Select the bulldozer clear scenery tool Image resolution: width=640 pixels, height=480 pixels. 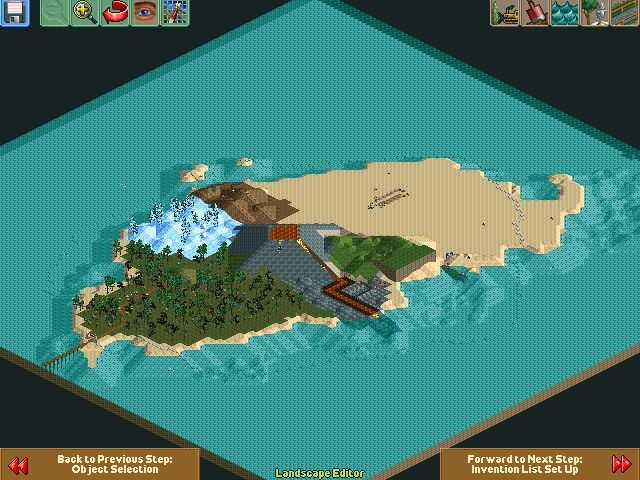505,13
